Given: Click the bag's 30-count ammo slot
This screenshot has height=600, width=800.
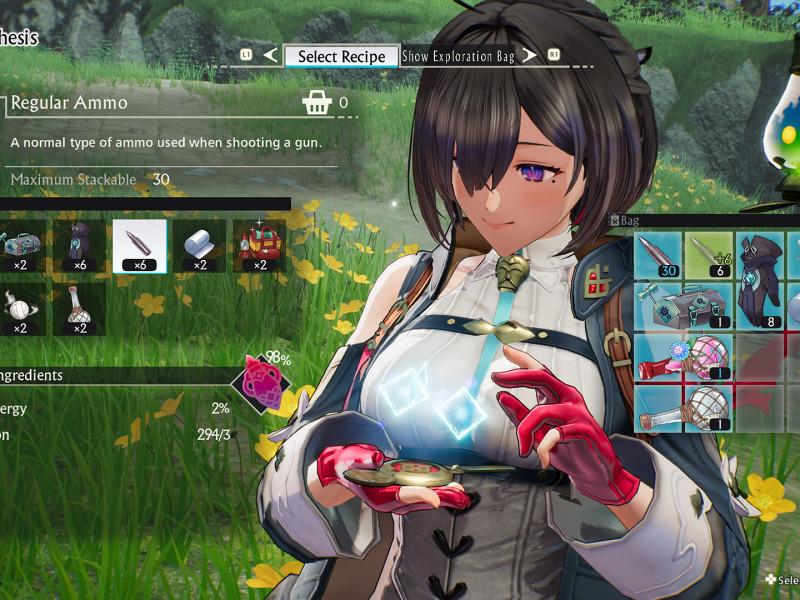Looking at the screenshot, I should pyautogui.click(x=659, y=255).
